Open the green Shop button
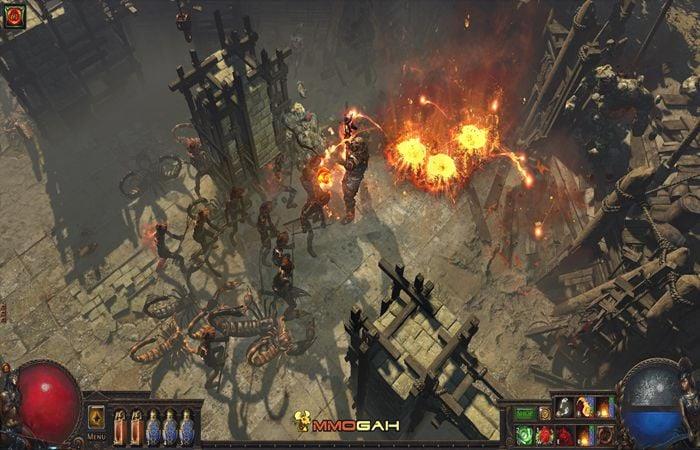The image size is (700, 450). [524, 412]
